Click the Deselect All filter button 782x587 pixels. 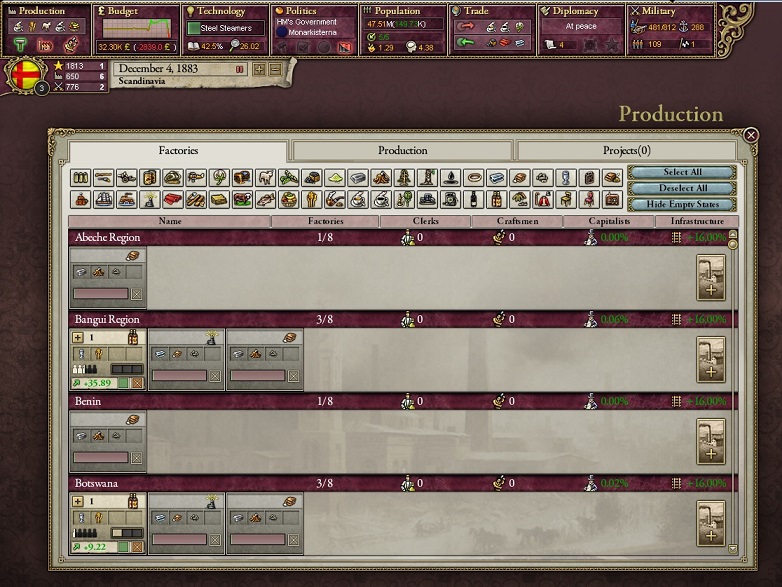(682, 188)
